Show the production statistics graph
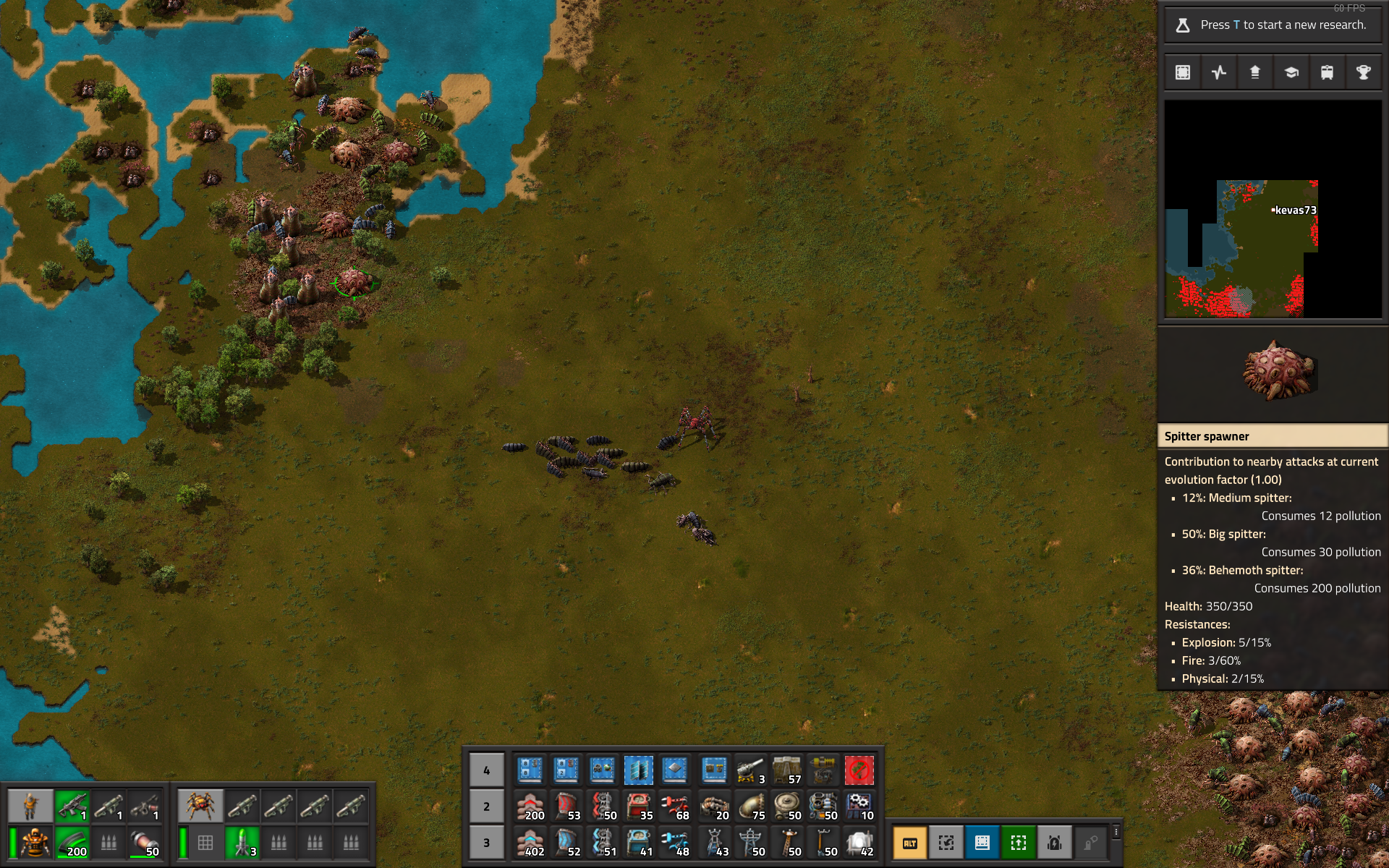 tap(1219, 72)
